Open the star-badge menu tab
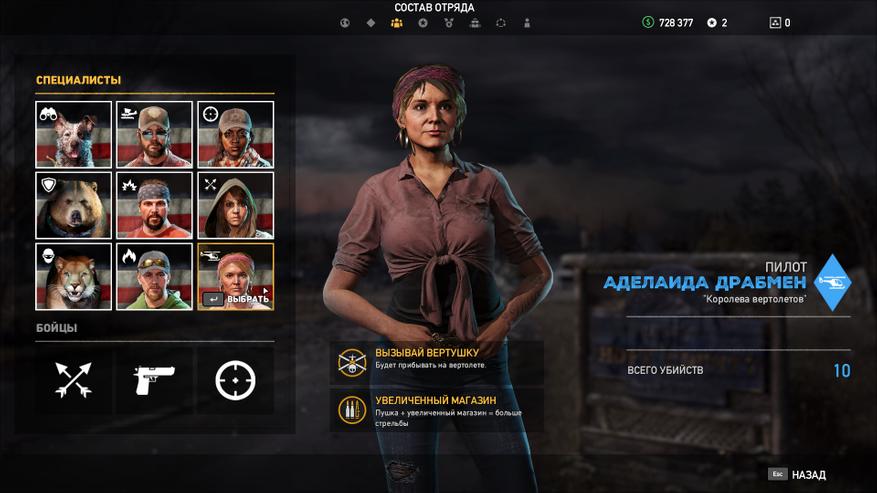 (x=423, y=23)
